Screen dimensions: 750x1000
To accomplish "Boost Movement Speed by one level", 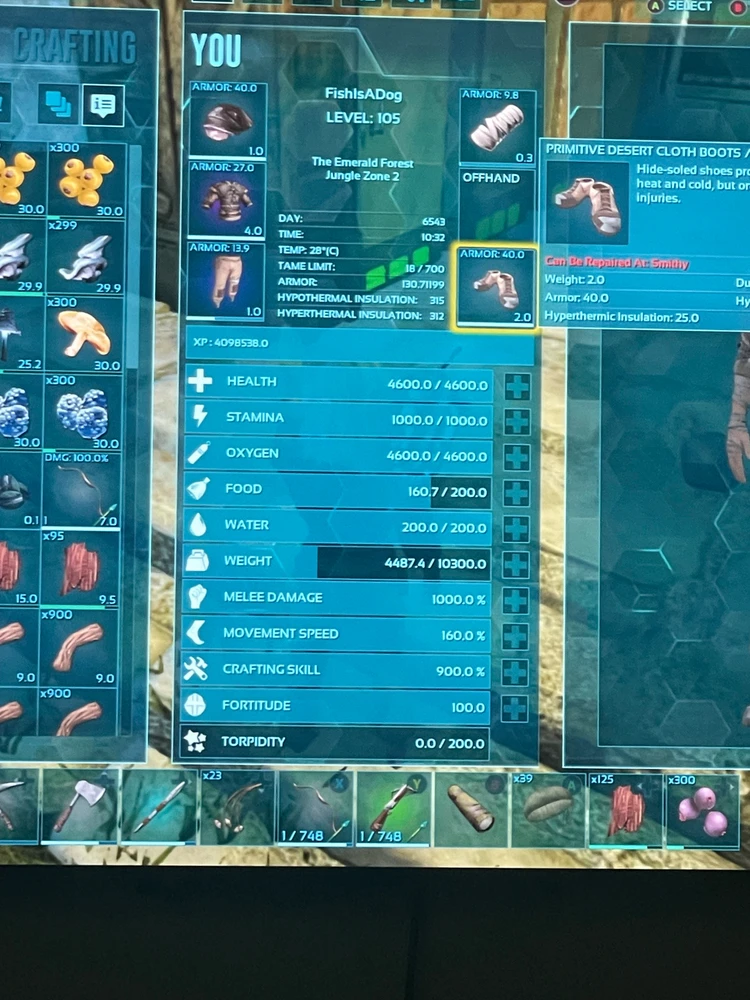I will pyautogui.click(x=516, y=636).
